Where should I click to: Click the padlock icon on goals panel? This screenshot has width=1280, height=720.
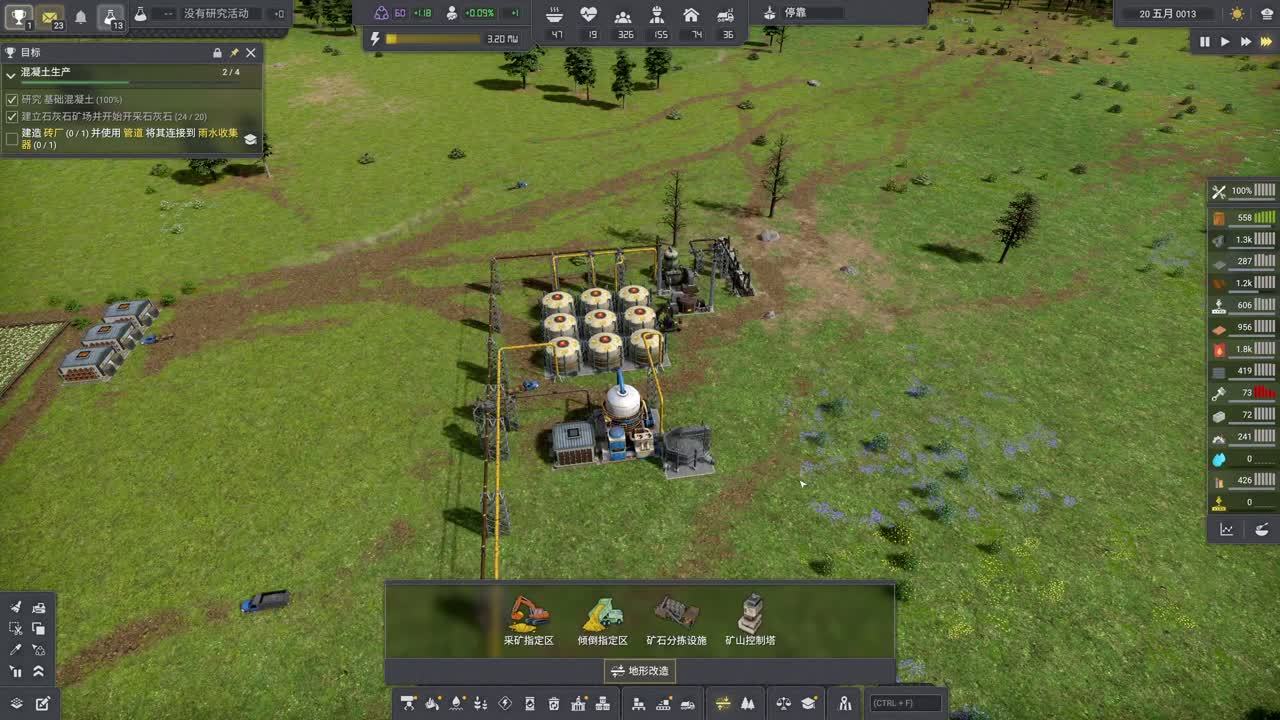(217, 52)
